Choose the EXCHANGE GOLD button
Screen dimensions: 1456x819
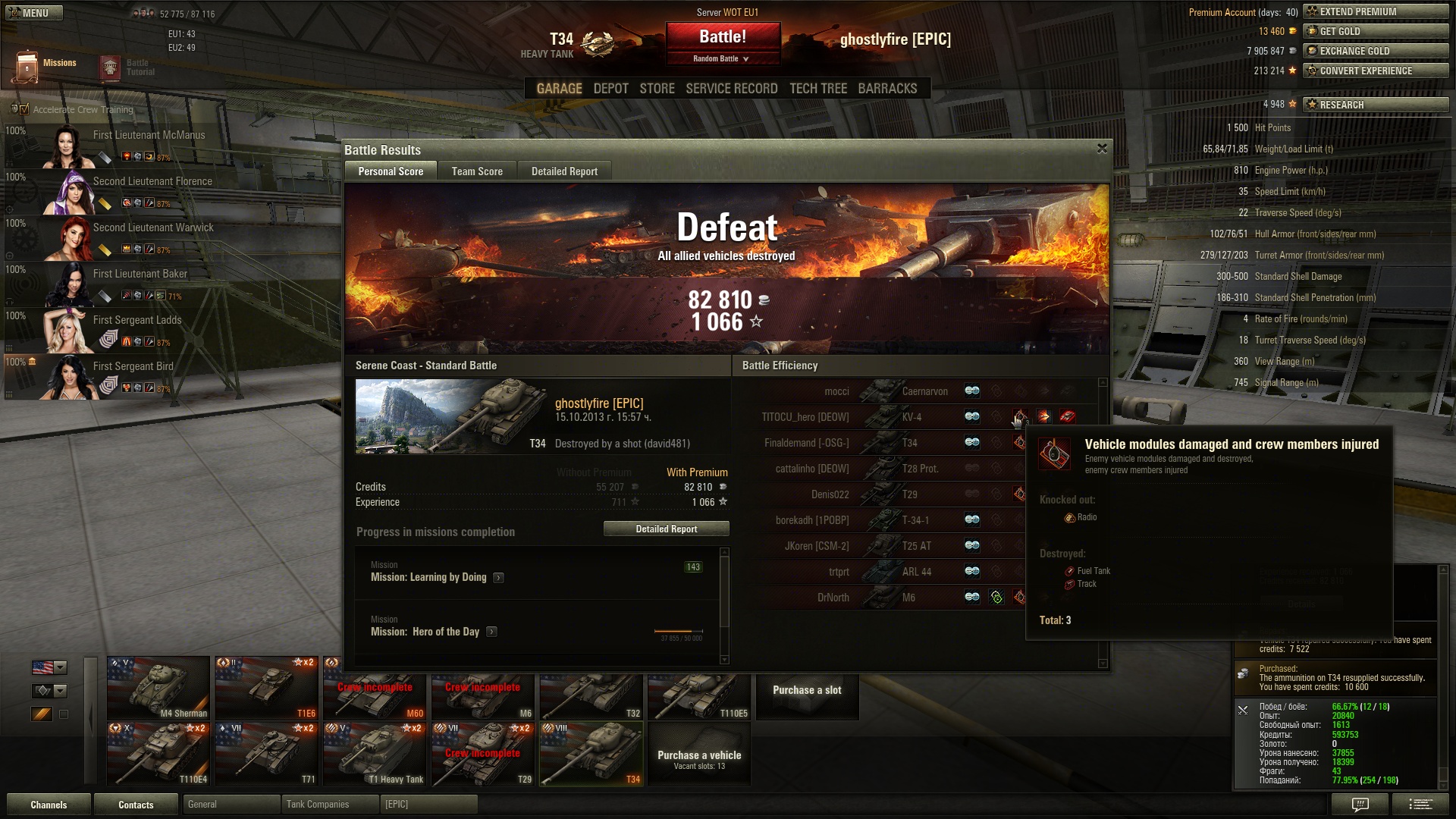click(x=1375, y=51)
